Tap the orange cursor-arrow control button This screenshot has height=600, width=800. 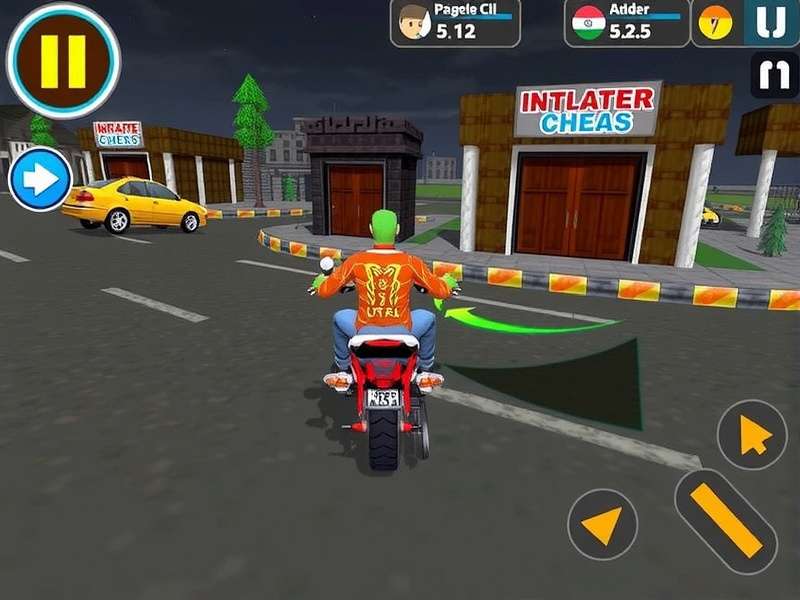click(752, 435)
